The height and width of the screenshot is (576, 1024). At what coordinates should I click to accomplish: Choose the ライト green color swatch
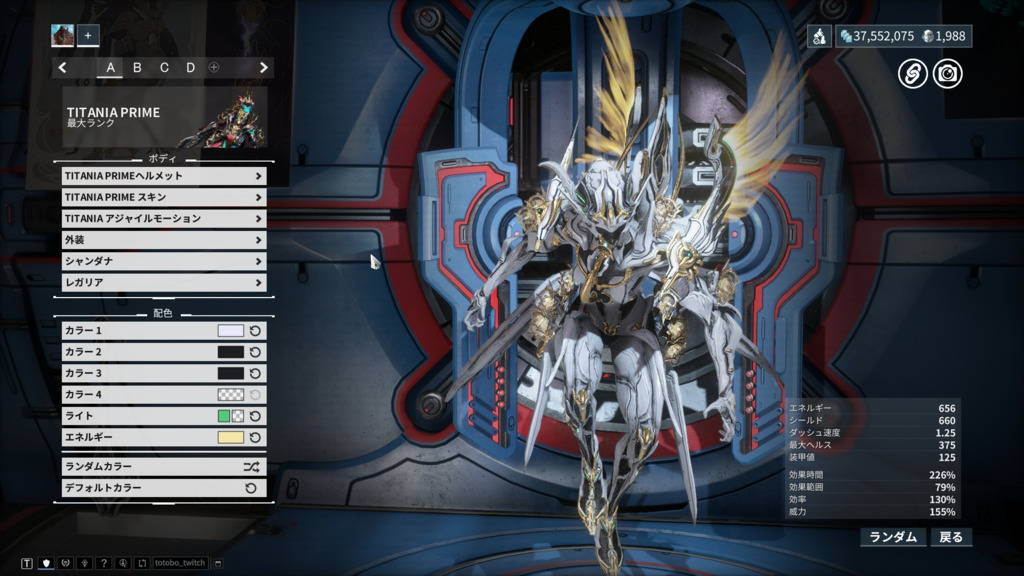(x=224, y=416)
